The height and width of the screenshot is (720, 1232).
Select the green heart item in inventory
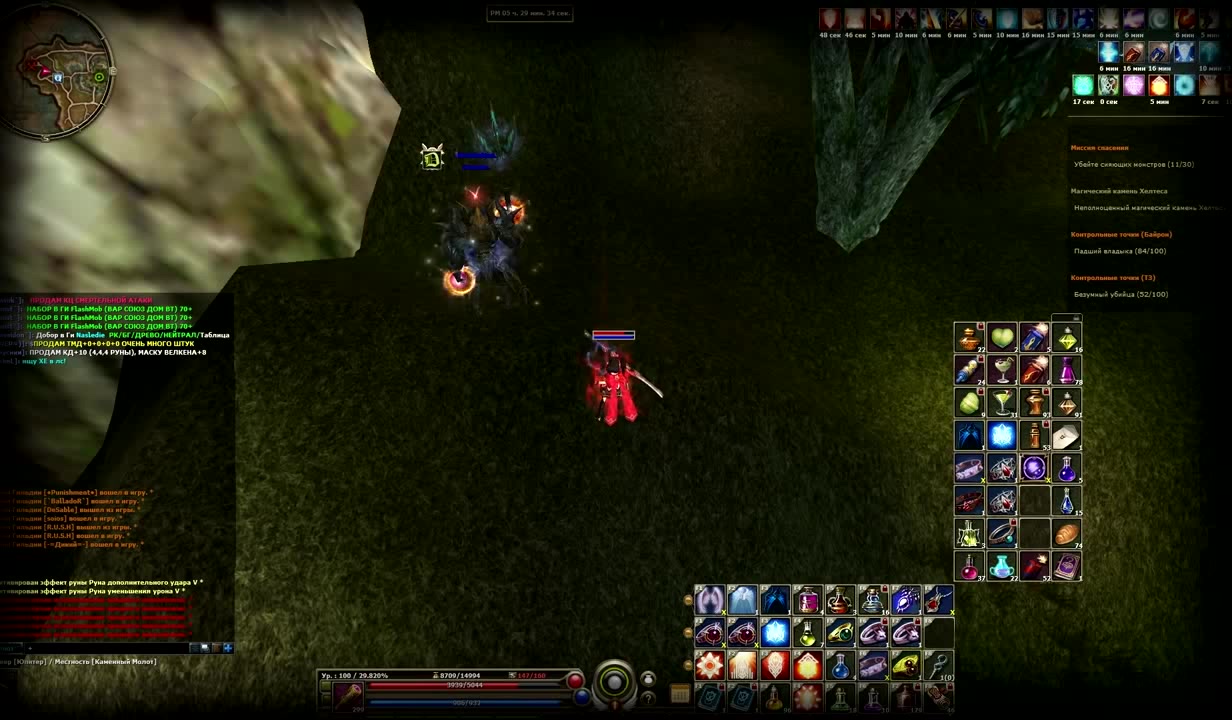point(1001,337)
